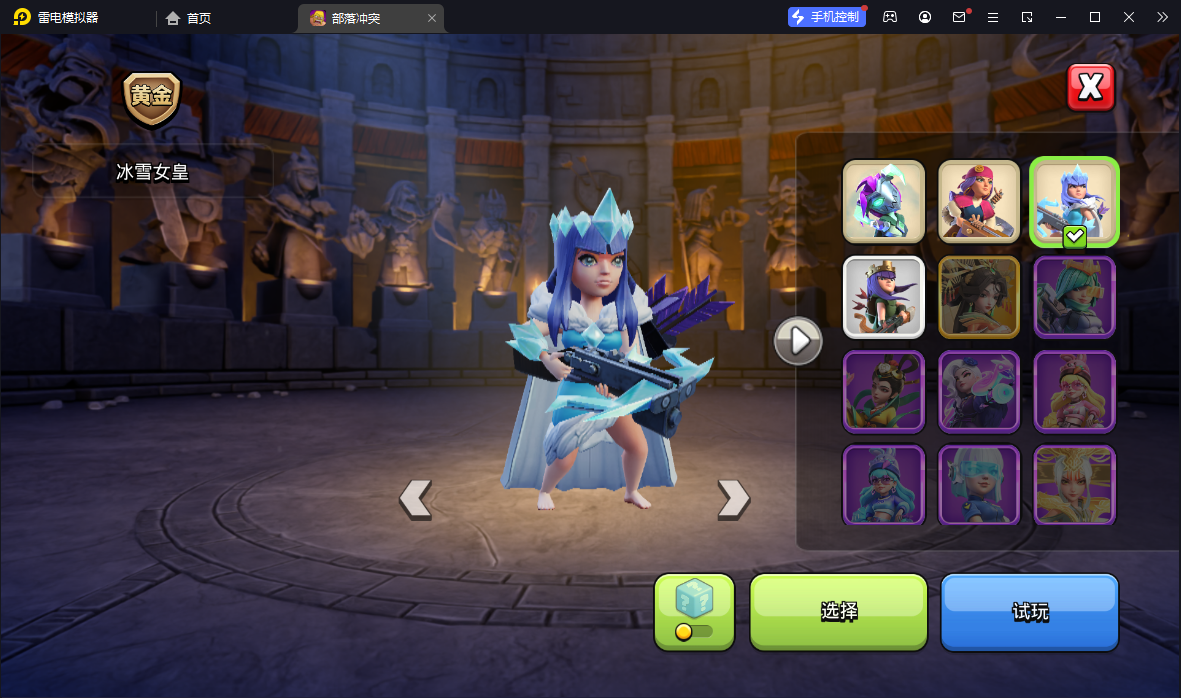Pick the cyan-visor white-haired queen skin
Viewport: 1181px width, 698px height.
[x=979, y=484]
